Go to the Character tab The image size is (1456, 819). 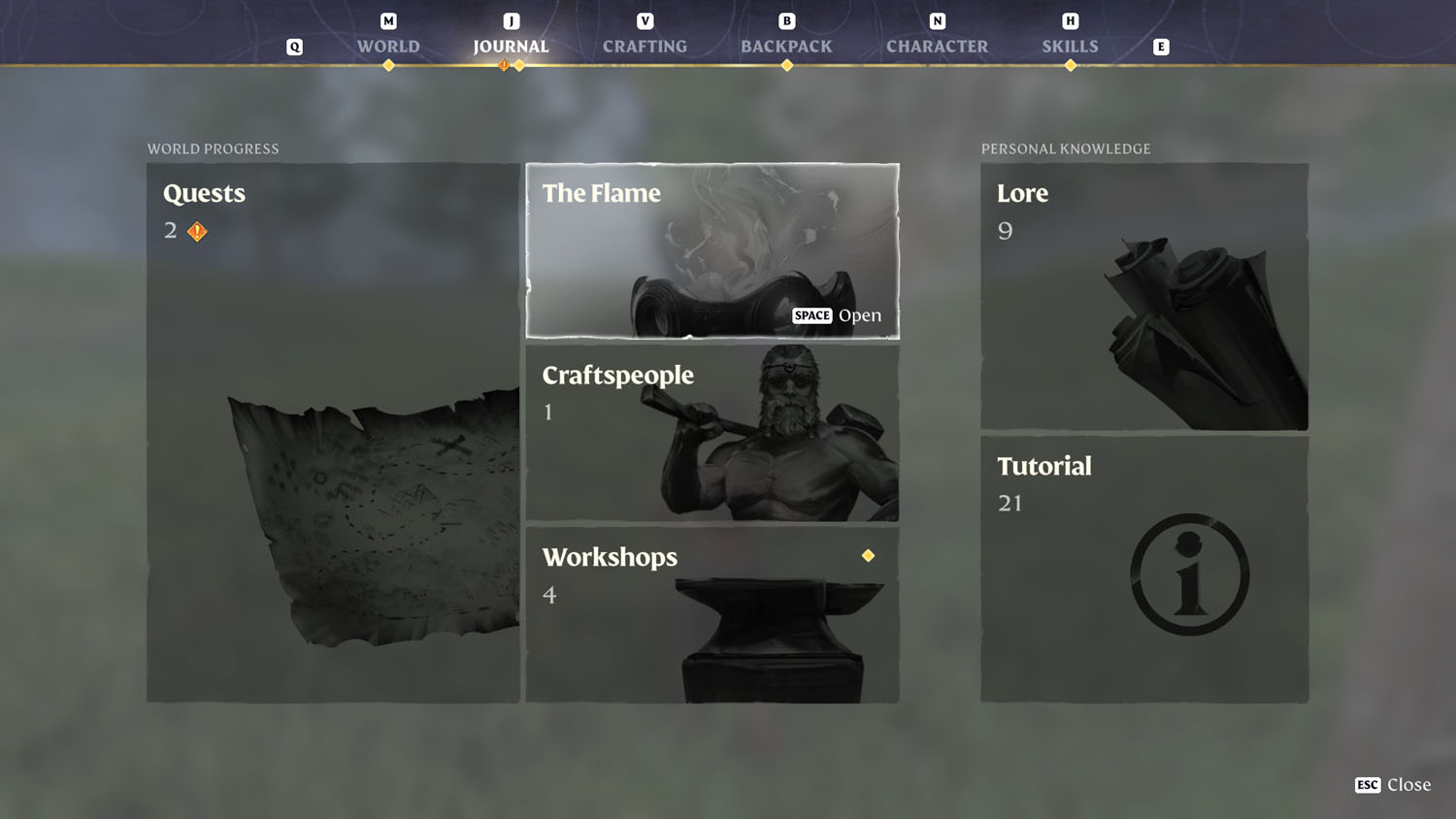coord(937,46)
